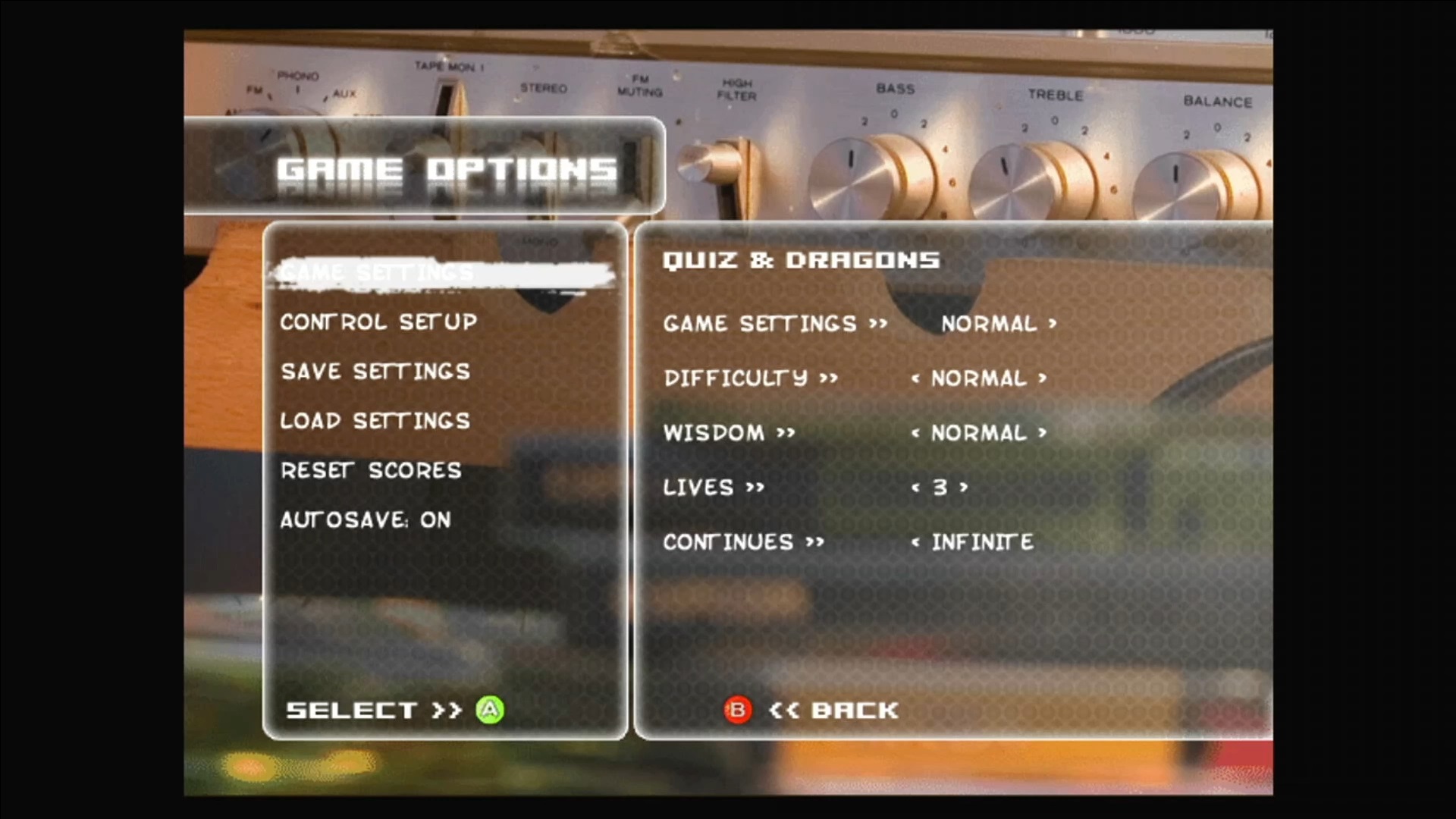
Task: Select the Difficulty row label
Action: pyautogui.click(x=736, y=378)
